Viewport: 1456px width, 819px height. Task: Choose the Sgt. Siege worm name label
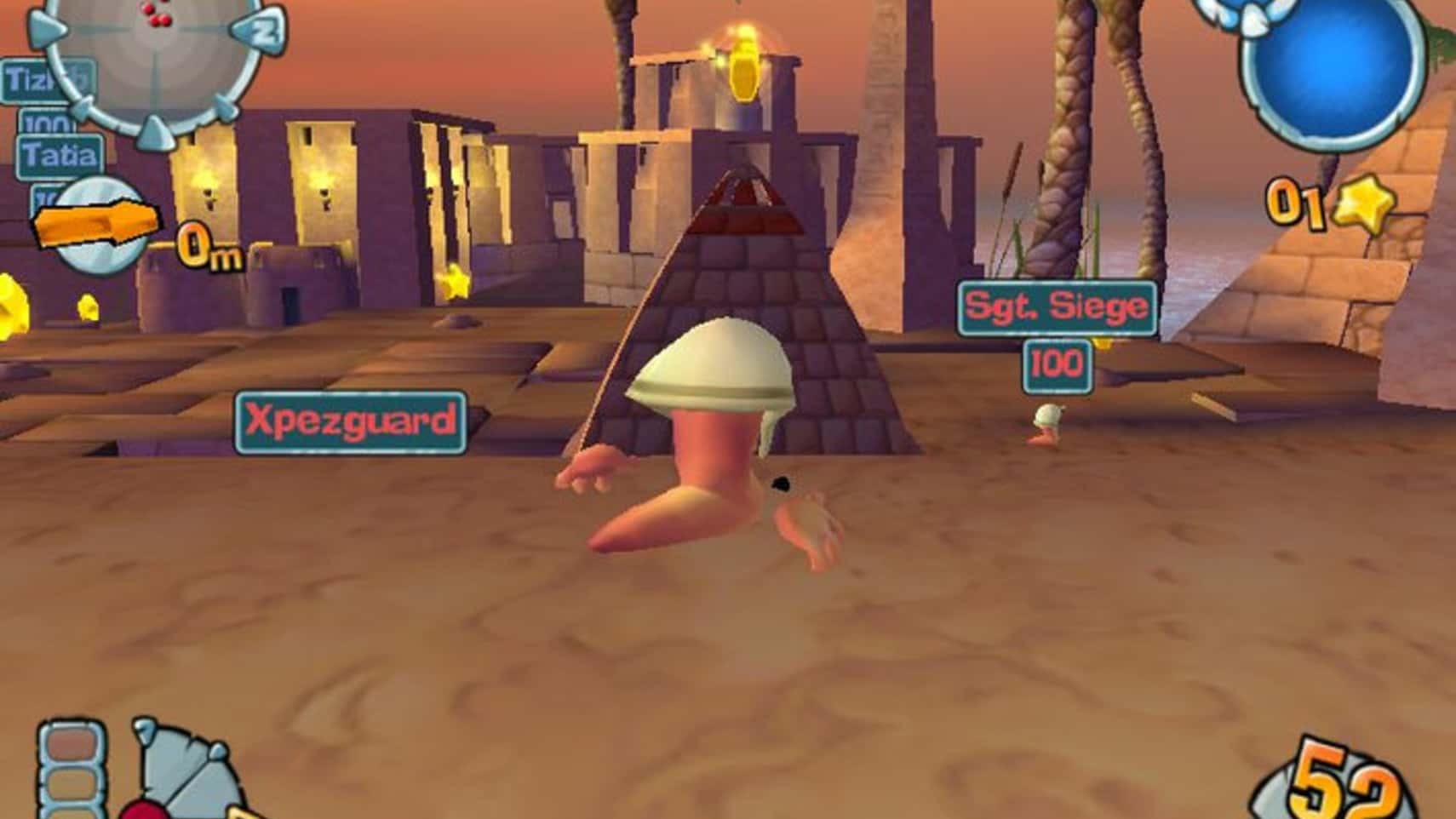pyautogui.click(x=1057, y=307)
